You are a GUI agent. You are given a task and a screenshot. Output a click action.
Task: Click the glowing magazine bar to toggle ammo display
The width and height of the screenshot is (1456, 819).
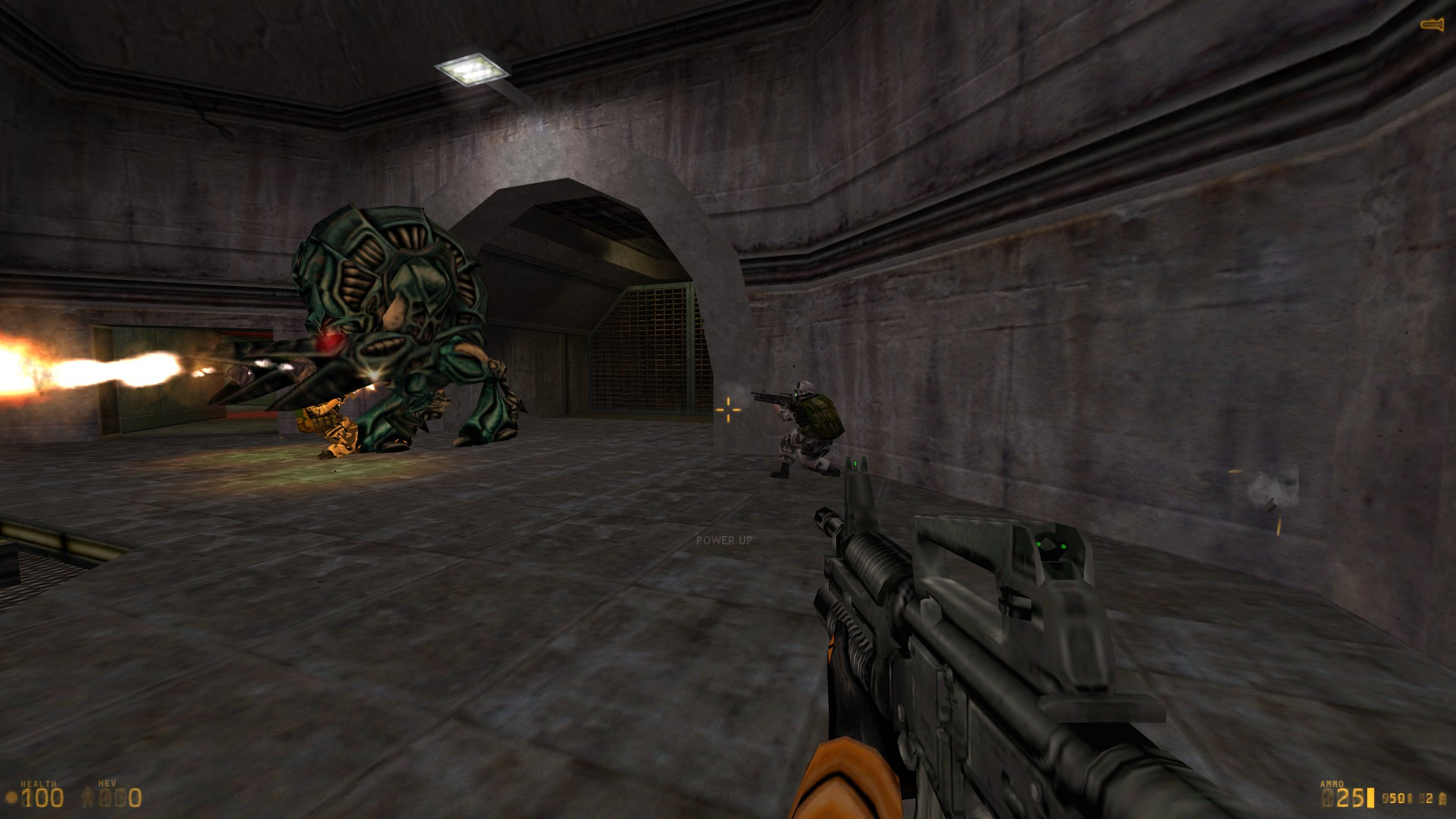click(x=1370, y=798)
